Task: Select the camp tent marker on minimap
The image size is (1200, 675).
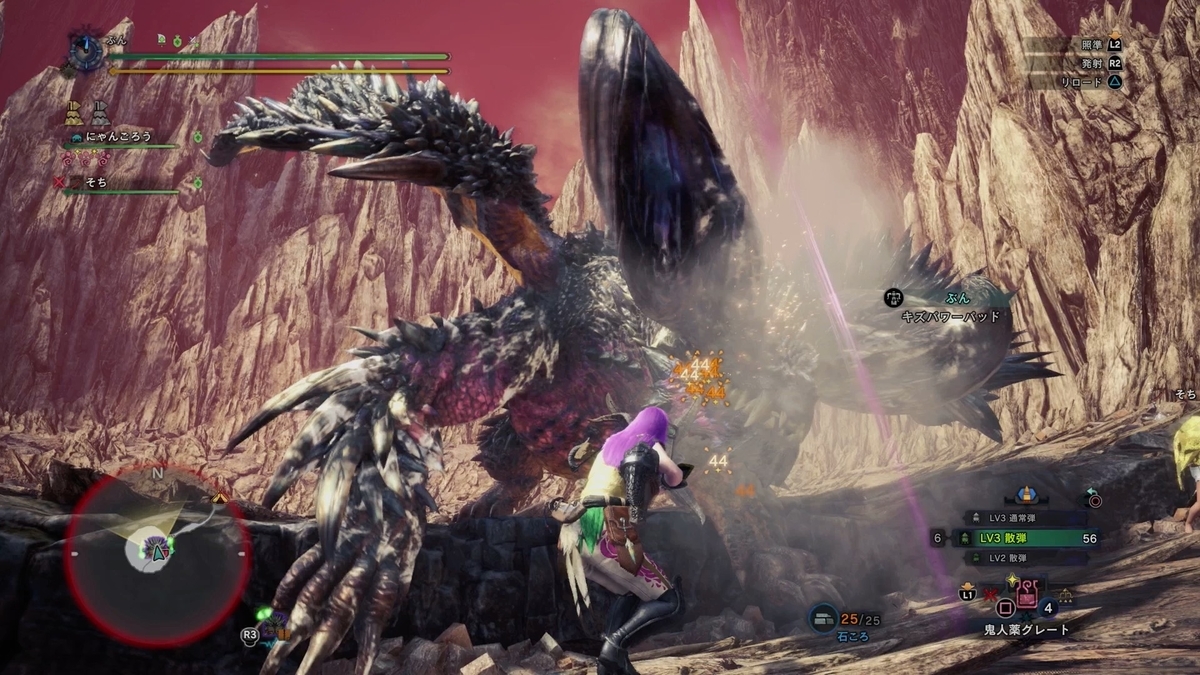Action: pyautogui.click(x=220, y=497)
